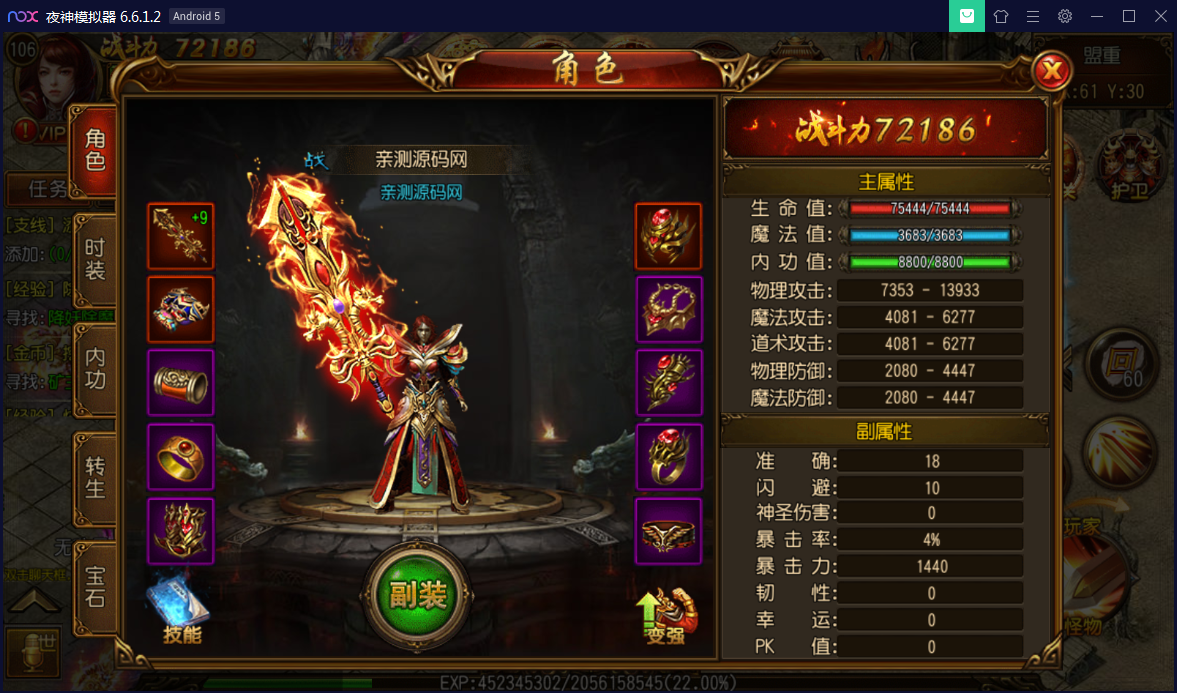Show the 宝石 tab

95,587
